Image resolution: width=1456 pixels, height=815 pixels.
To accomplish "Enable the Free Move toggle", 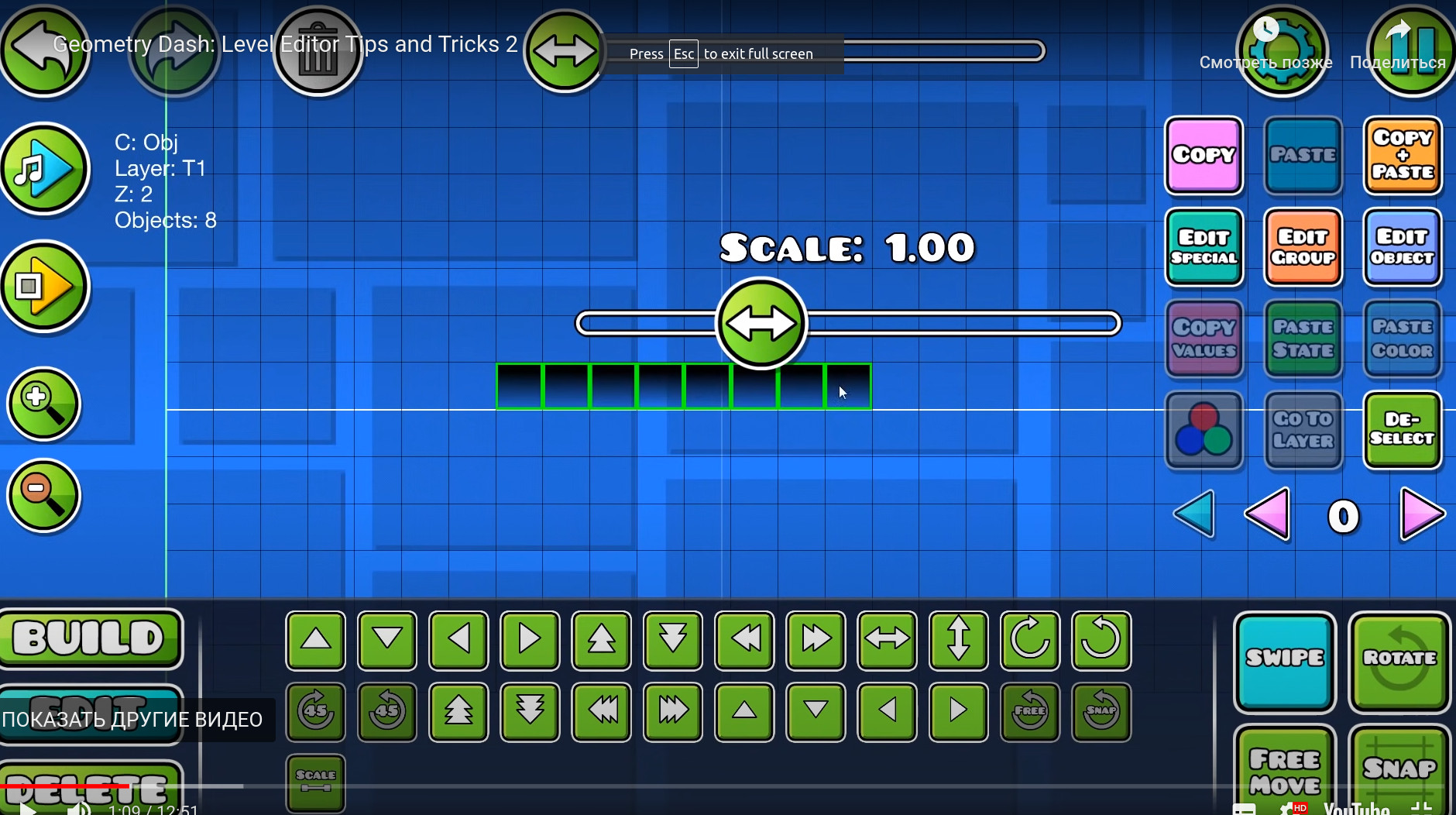I will tap(1284, 770).
